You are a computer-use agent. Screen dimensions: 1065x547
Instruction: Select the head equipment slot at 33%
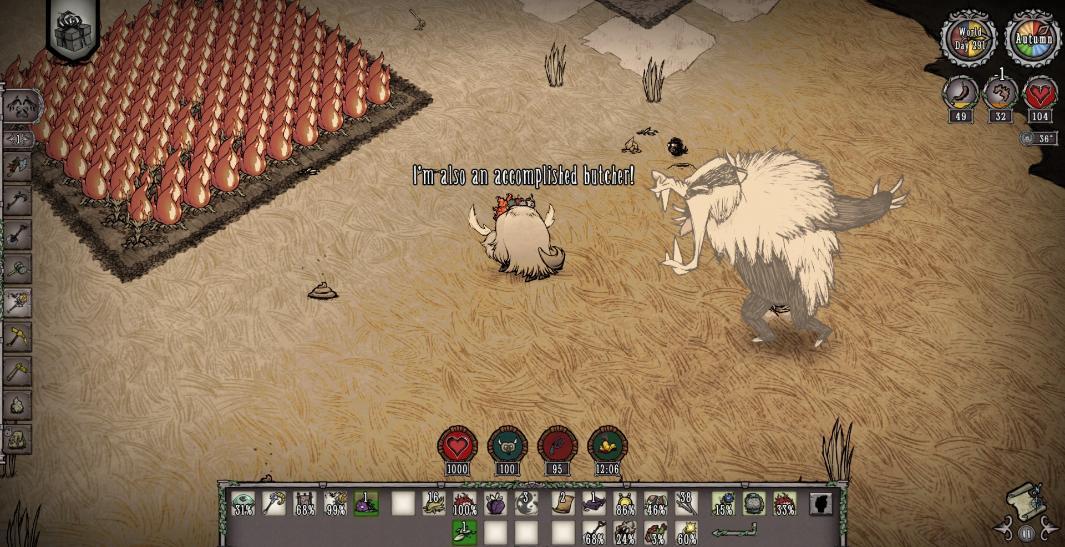click(x=786, y=503)
